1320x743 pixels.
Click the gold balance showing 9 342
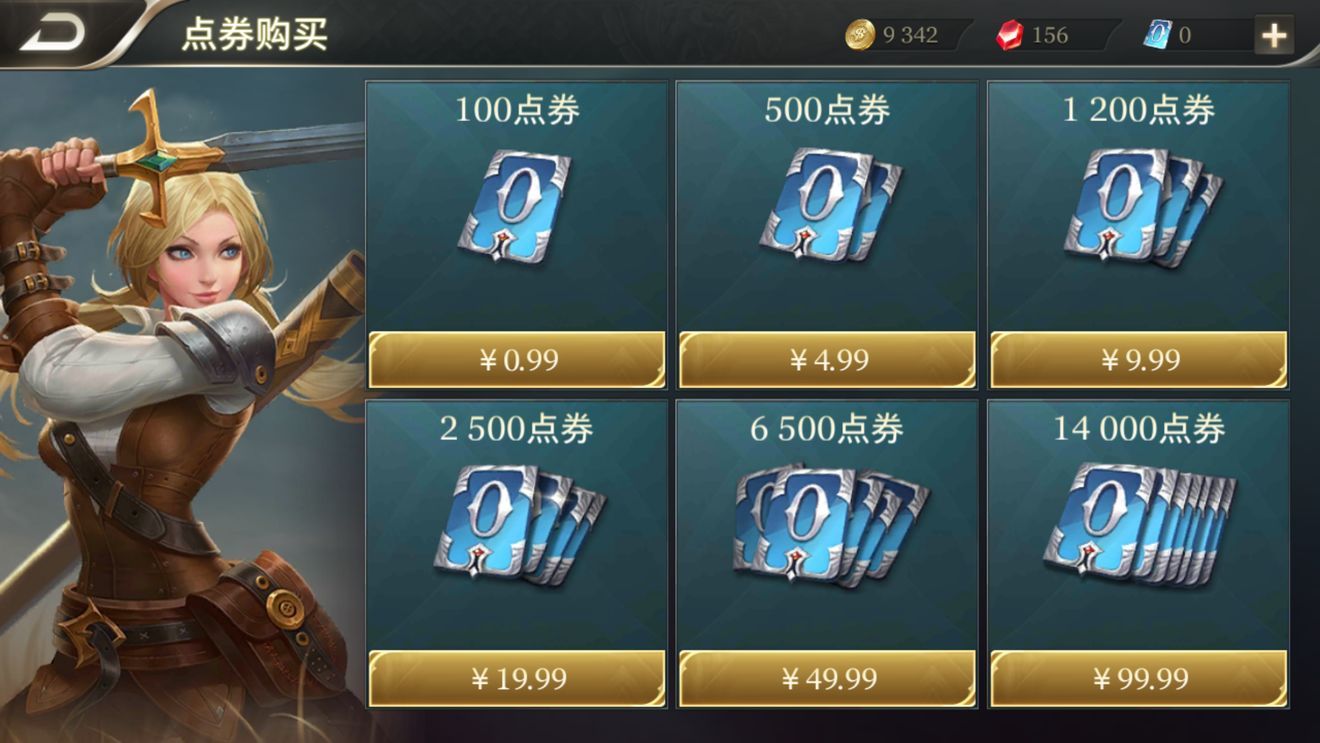pyautogui.click(x=908, y=35)
